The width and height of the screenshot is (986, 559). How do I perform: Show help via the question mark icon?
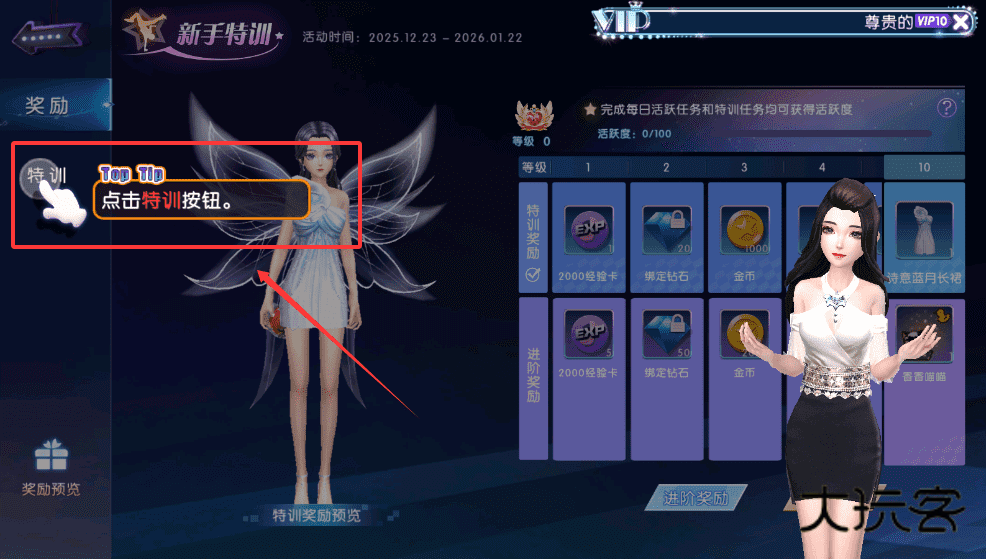947,108
